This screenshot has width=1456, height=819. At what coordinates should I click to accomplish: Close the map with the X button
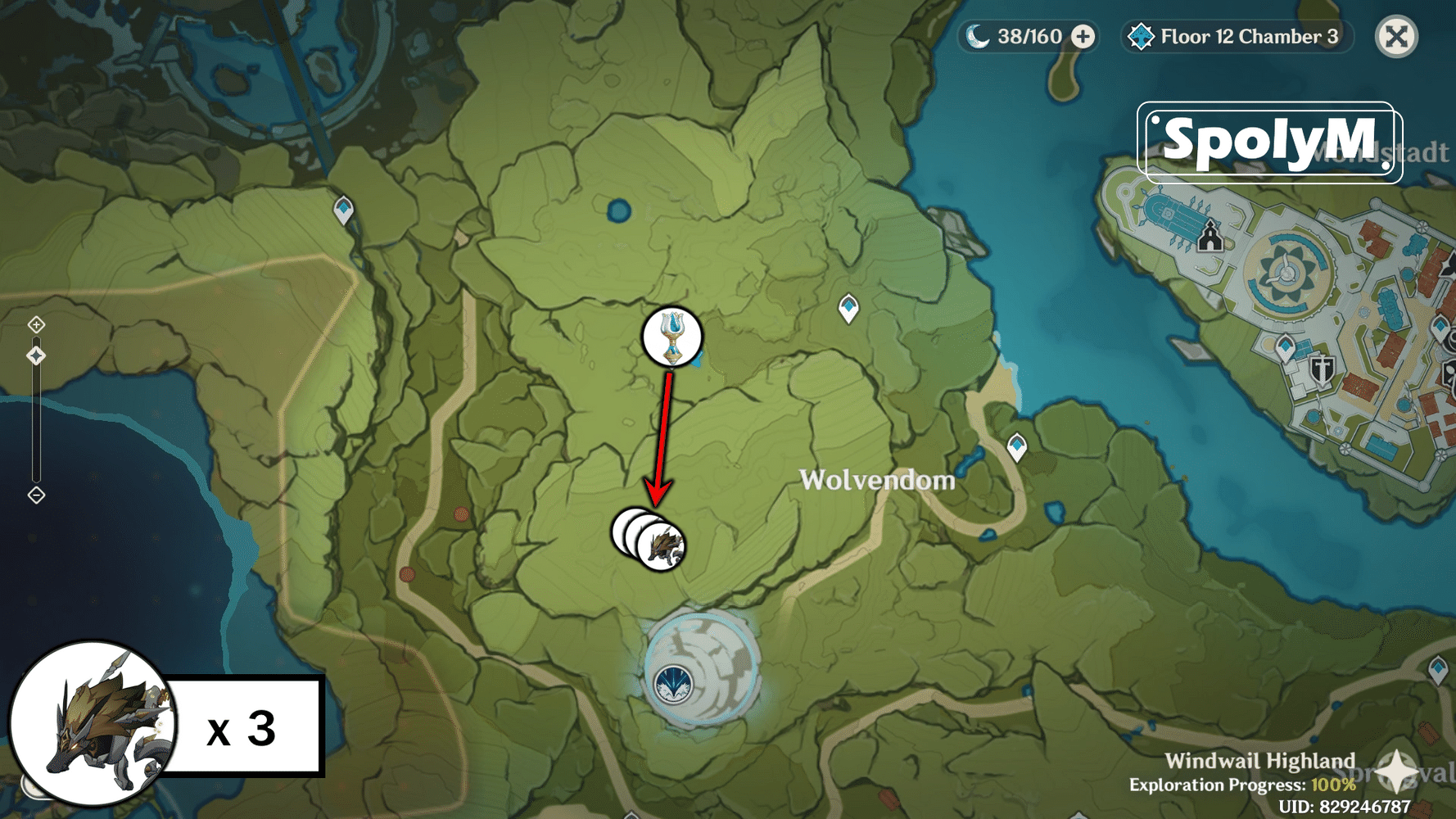pos(1396,36)
